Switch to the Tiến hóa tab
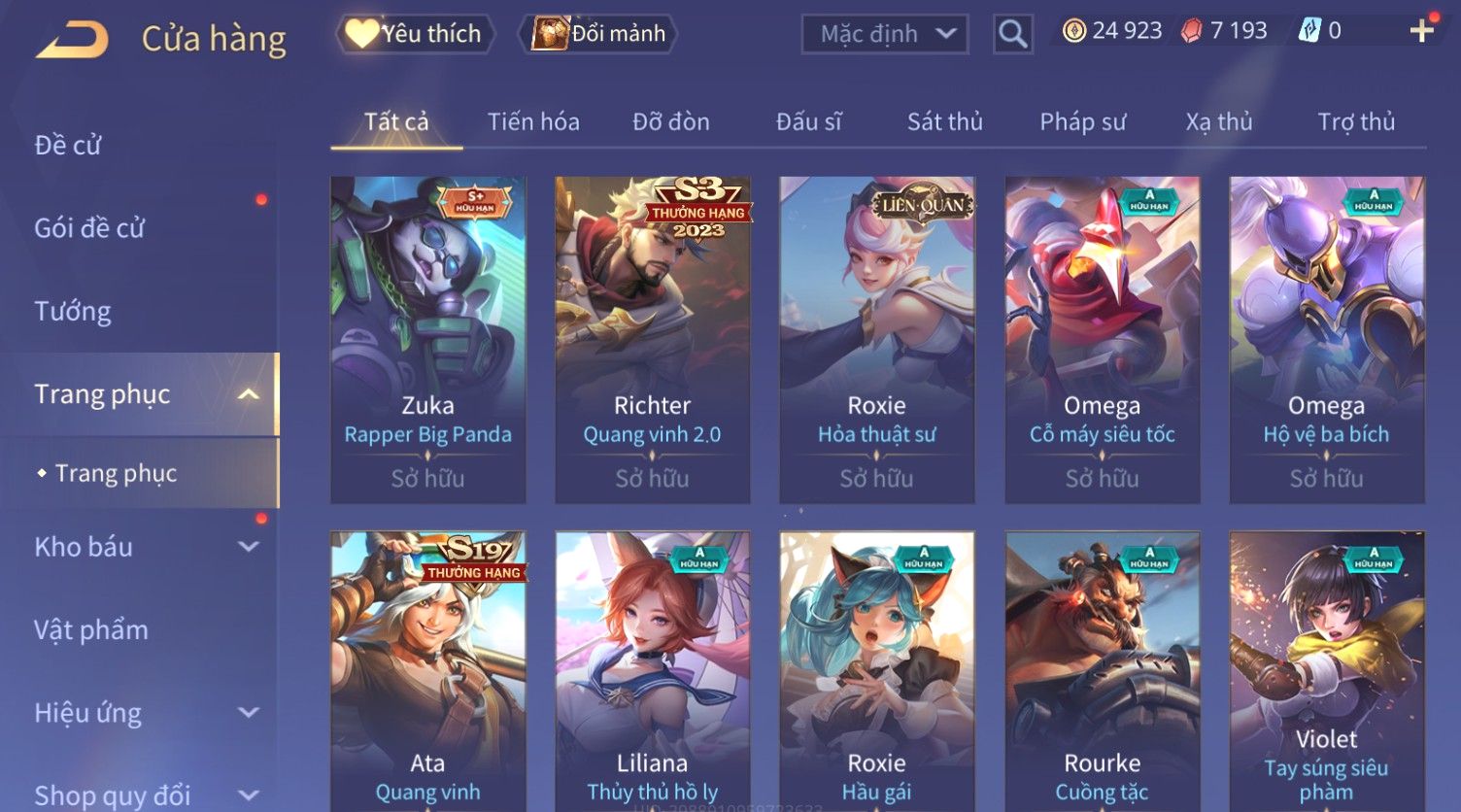This screenshot has height=812, width=1461. (533, 122)
